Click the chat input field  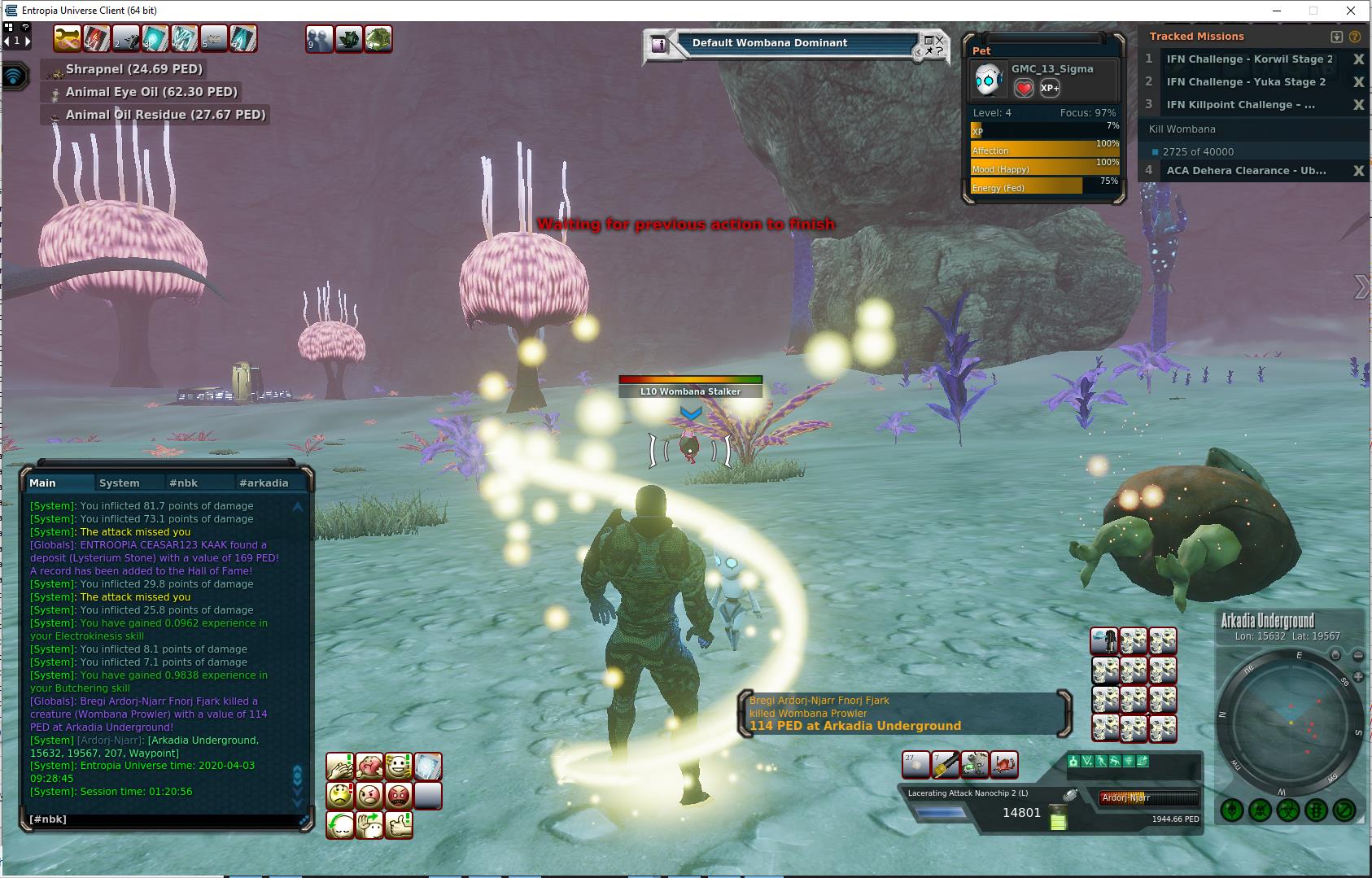(163, 819)
